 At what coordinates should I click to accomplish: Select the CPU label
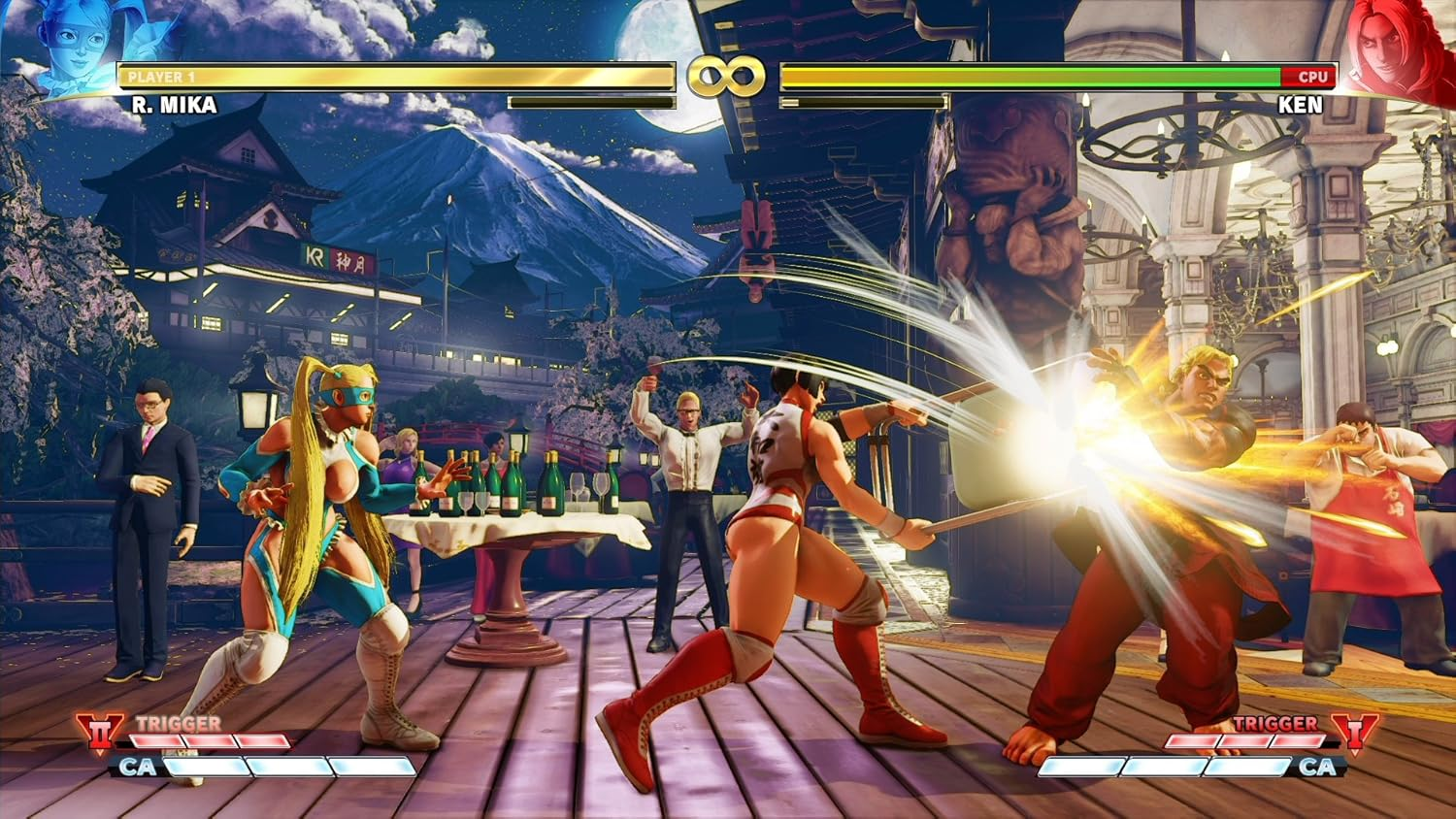coord(1312,78)
